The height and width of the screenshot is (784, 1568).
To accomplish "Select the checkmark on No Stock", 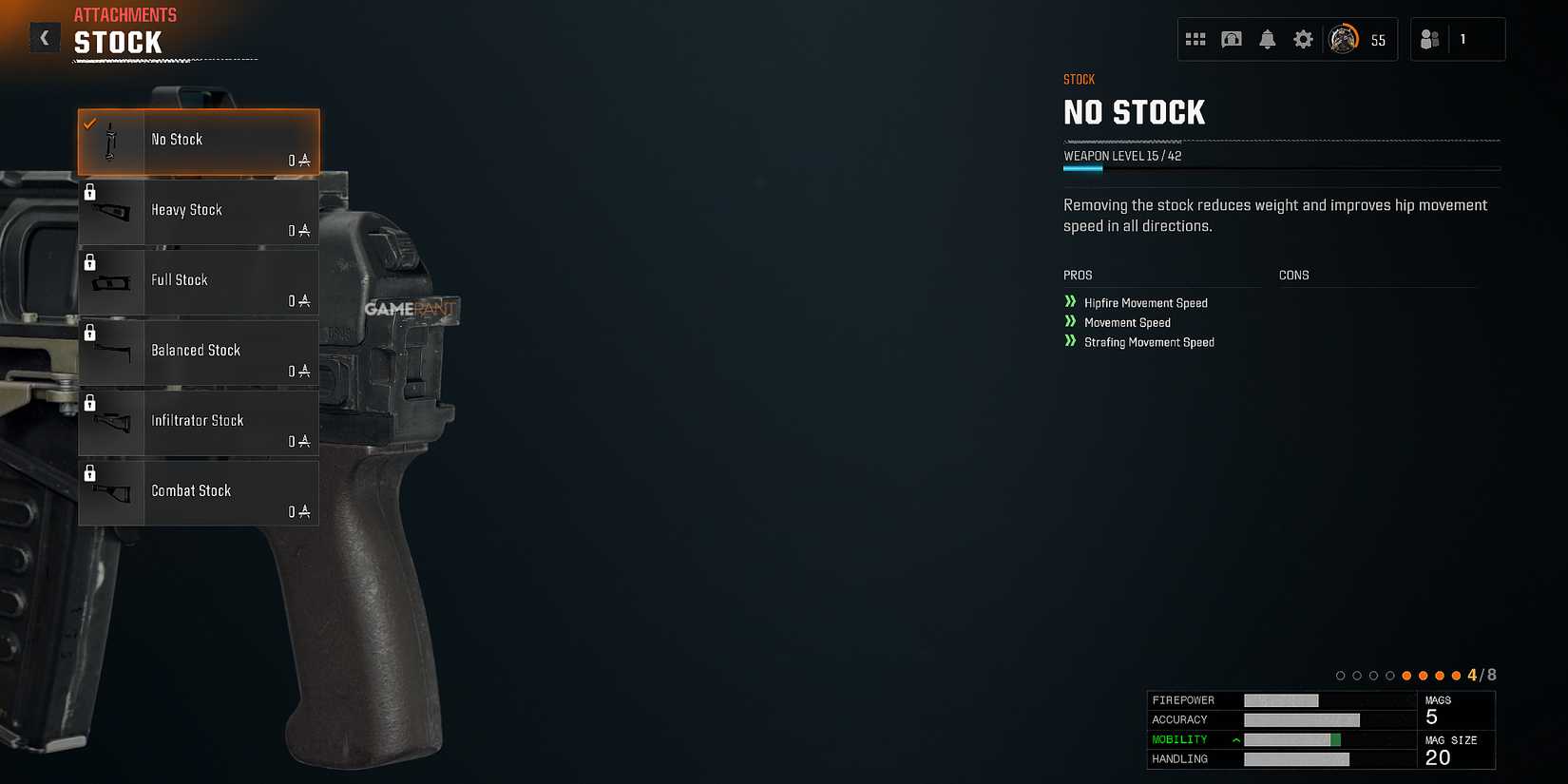I will (90, 122).
